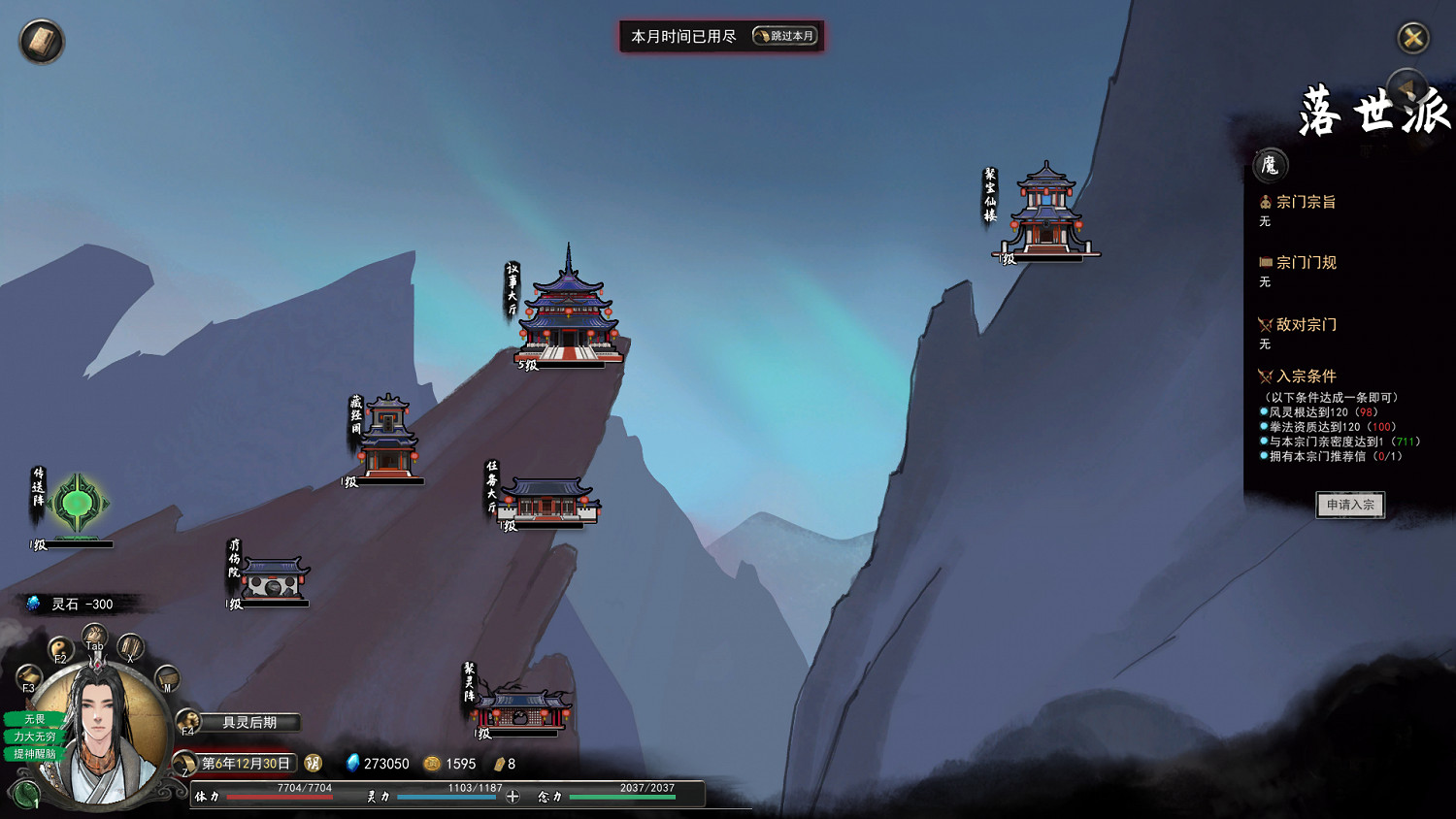Open the fist icon beside 具灵后期
Viewport: 1456px width, 819px height.
point(188,722)
